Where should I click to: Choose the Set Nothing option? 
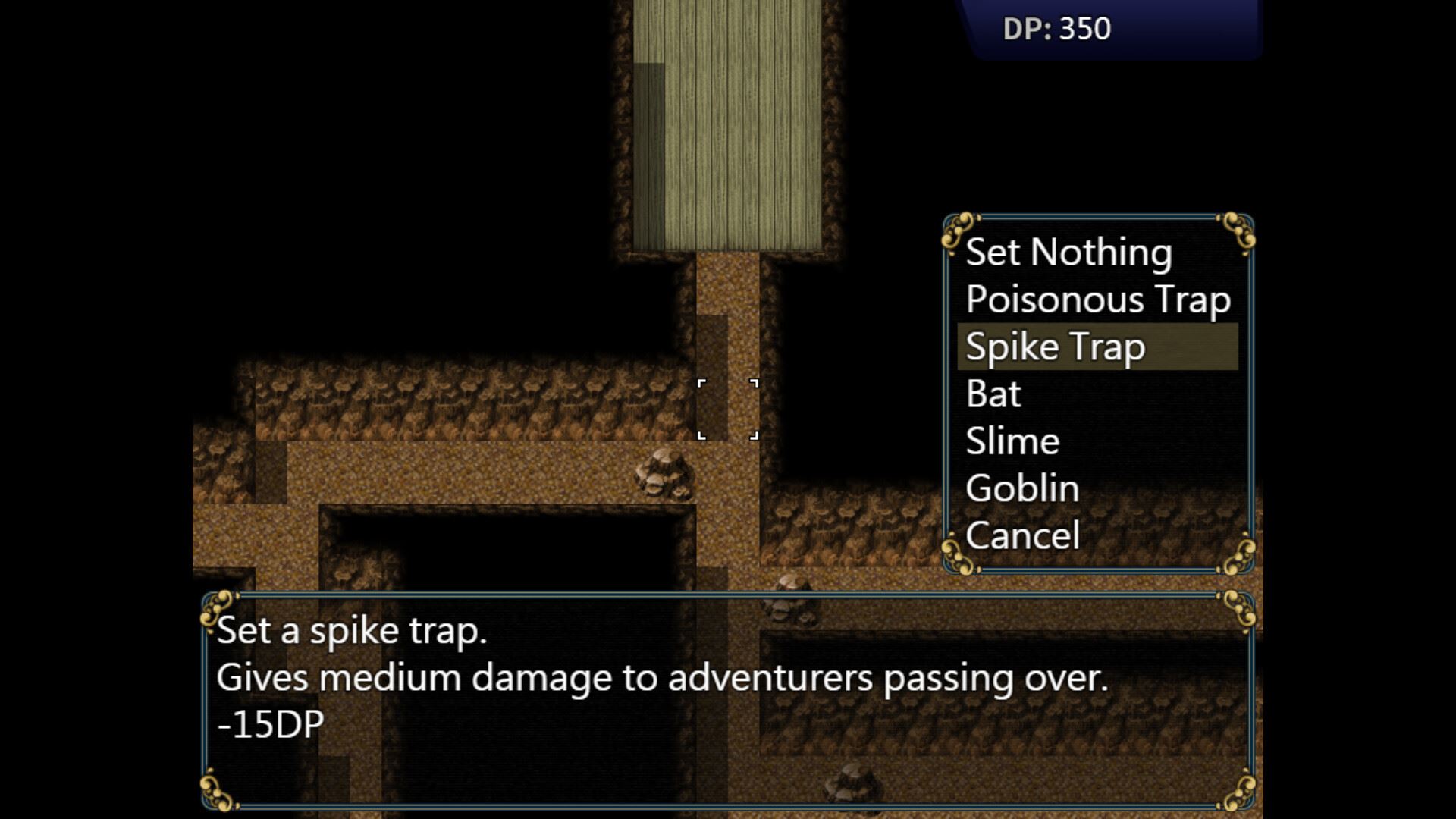click(x=1068, y=253)
